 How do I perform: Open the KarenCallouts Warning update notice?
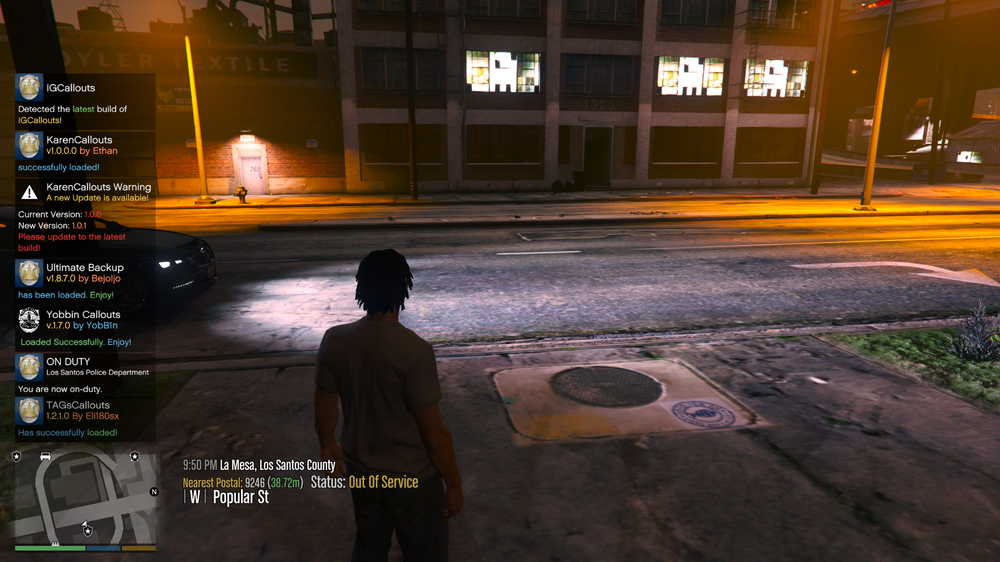pos(85,216)
